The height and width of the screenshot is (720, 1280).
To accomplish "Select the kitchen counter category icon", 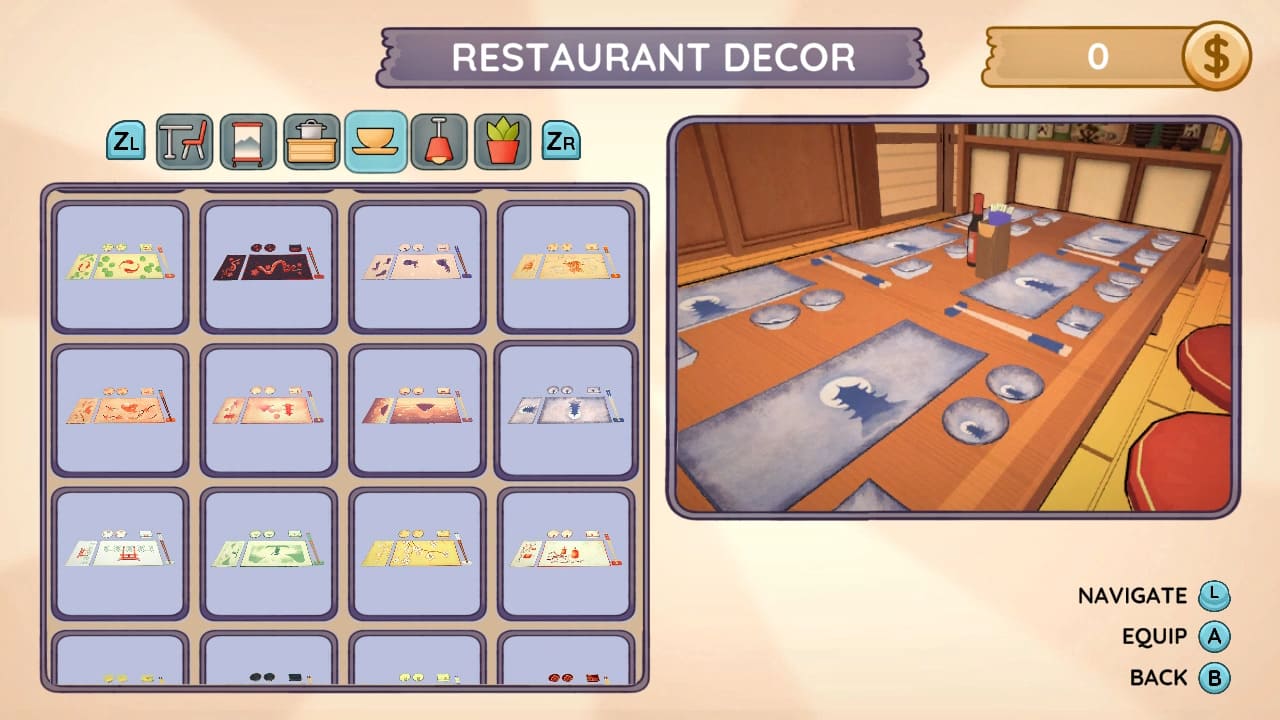I will (311, 141).
